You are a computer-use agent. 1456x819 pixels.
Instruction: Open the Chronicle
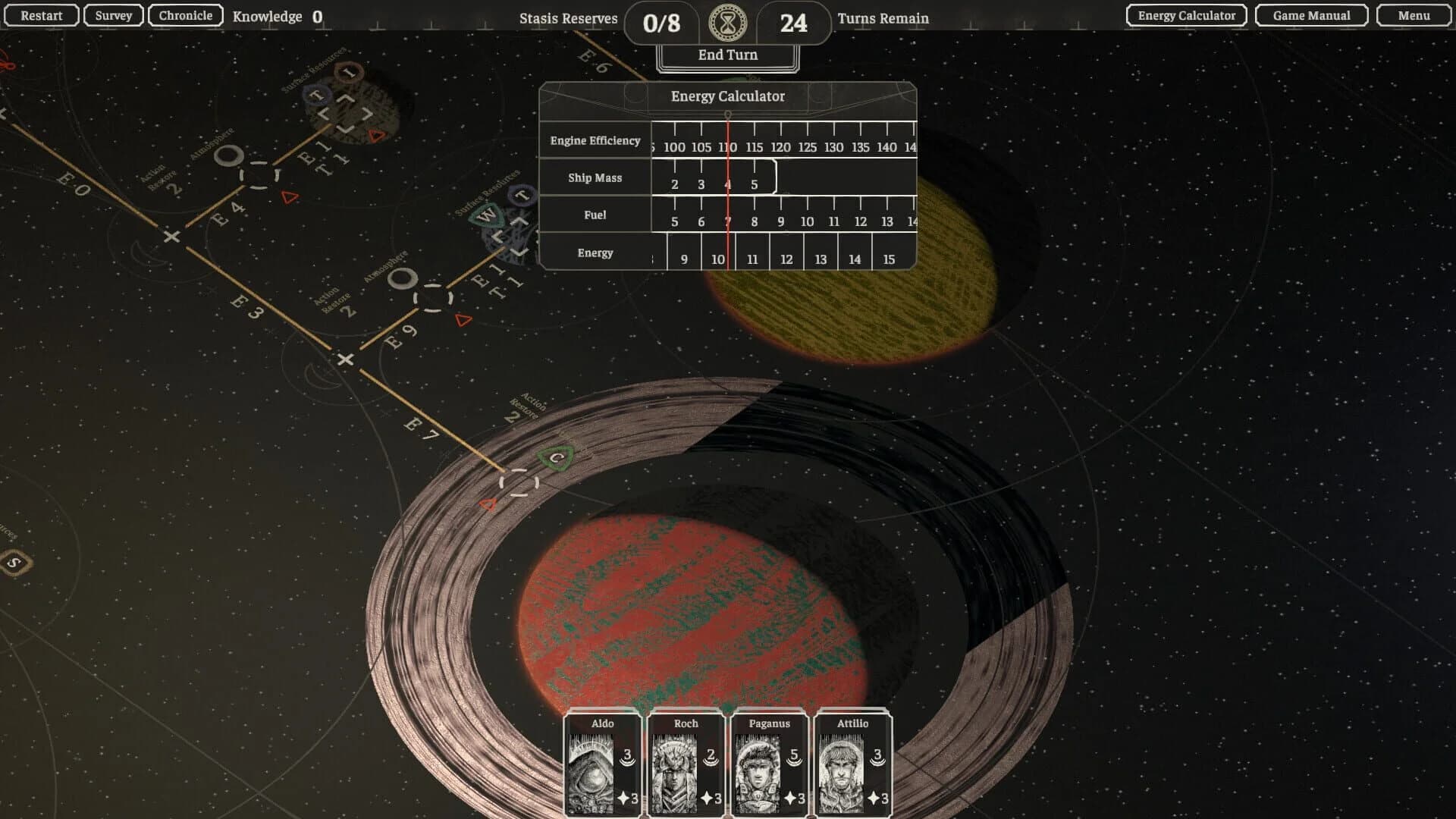pos(184,15)
